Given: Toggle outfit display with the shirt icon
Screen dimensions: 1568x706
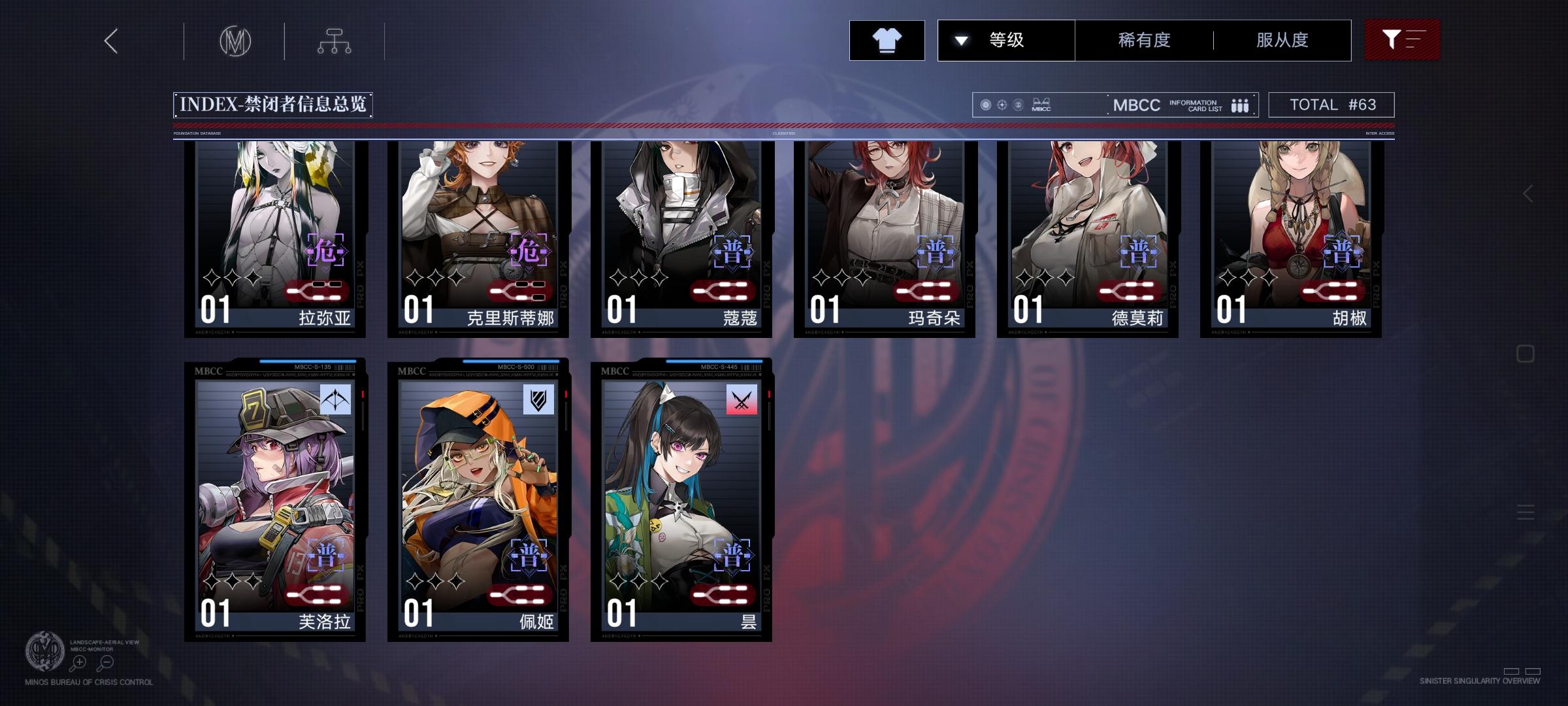Looking at the screenshot, I should [x=887, y=39].
